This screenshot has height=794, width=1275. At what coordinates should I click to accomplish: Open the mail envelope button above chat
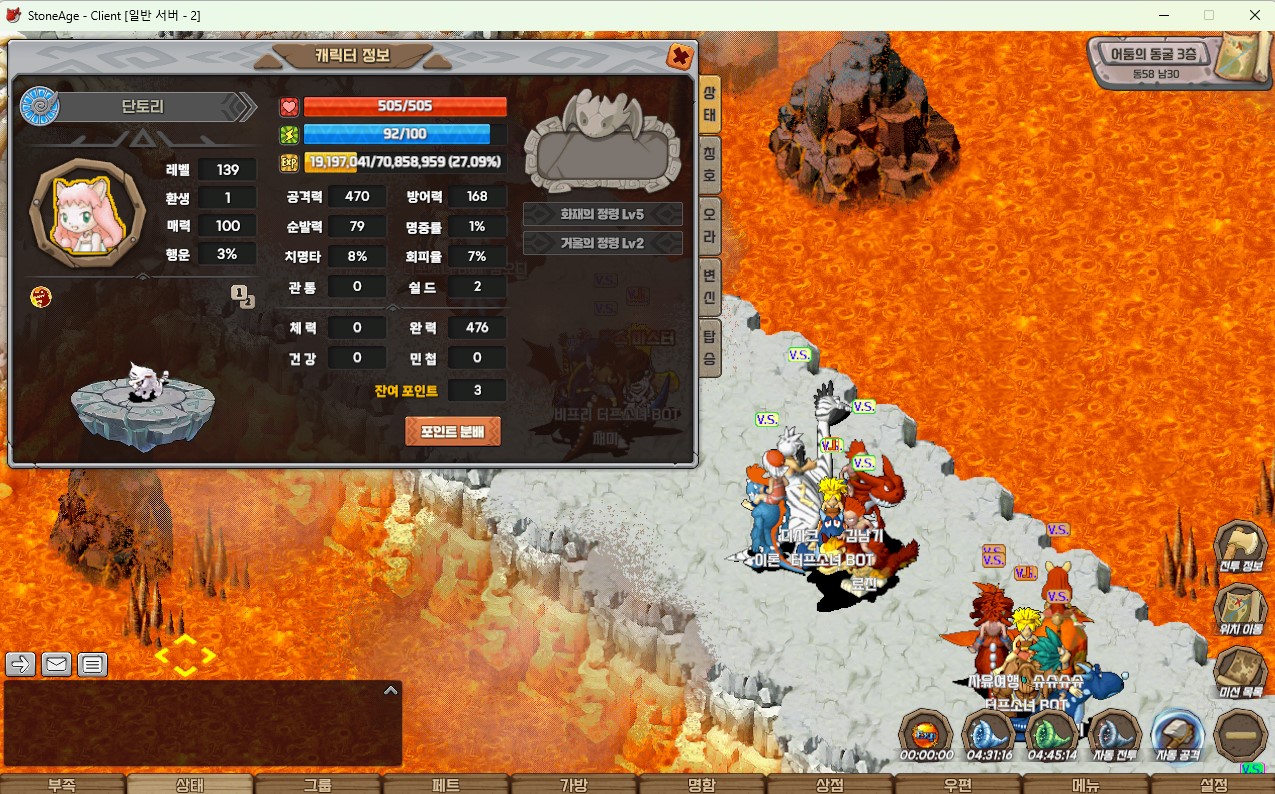56,663
